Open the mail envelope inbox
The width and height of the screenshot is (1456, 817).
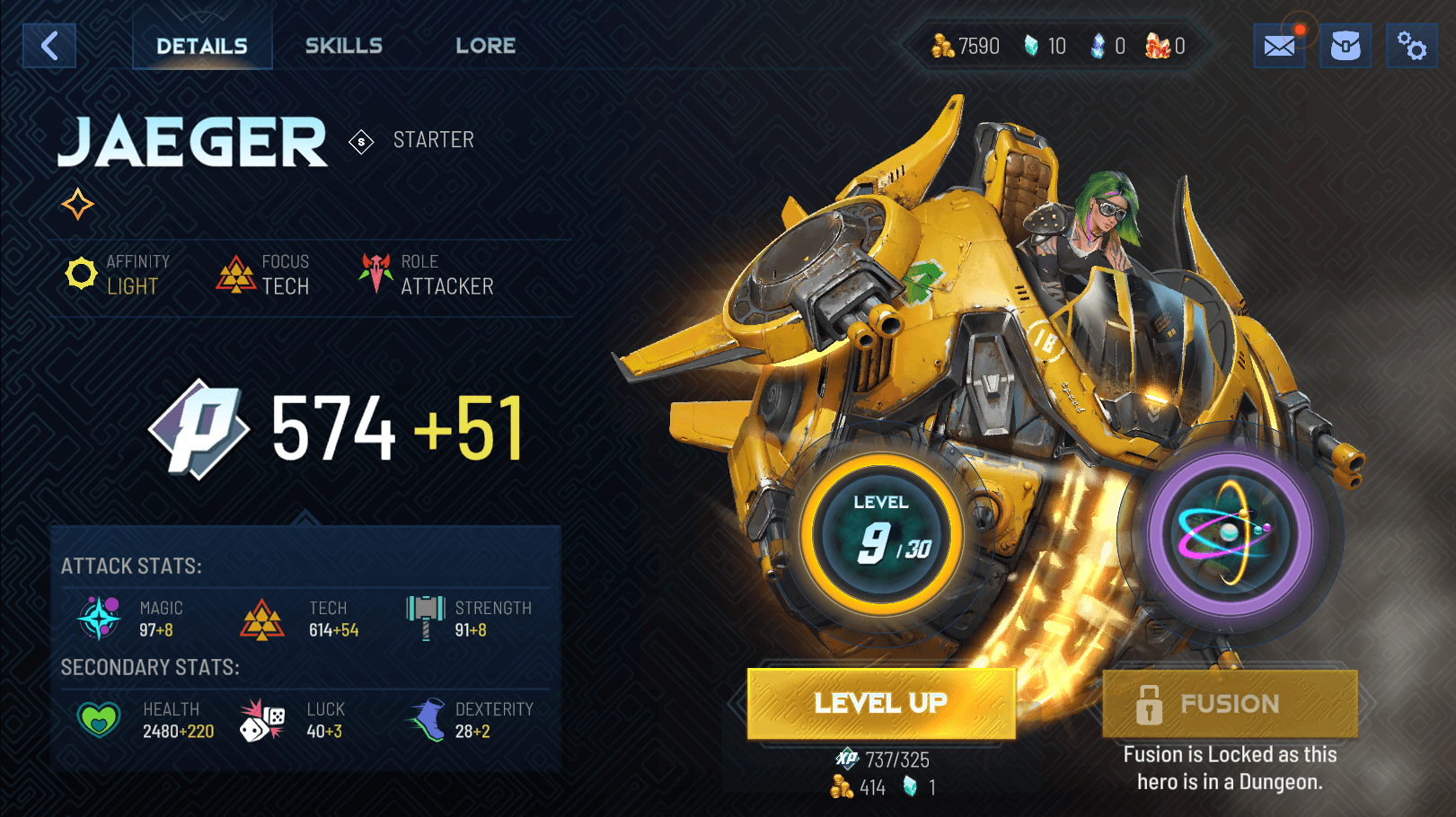click(1279, 46)
